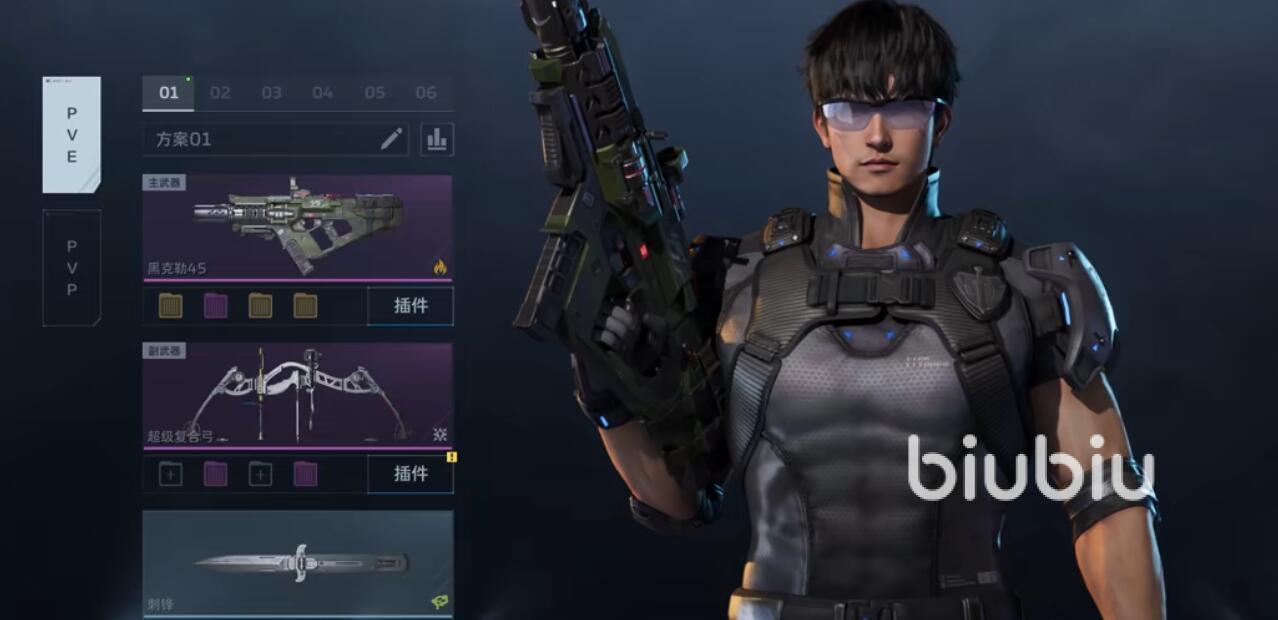The image size is (1278, 620).
Task: Rename loadout with the pencil icon
Action: tap(391, 139)
